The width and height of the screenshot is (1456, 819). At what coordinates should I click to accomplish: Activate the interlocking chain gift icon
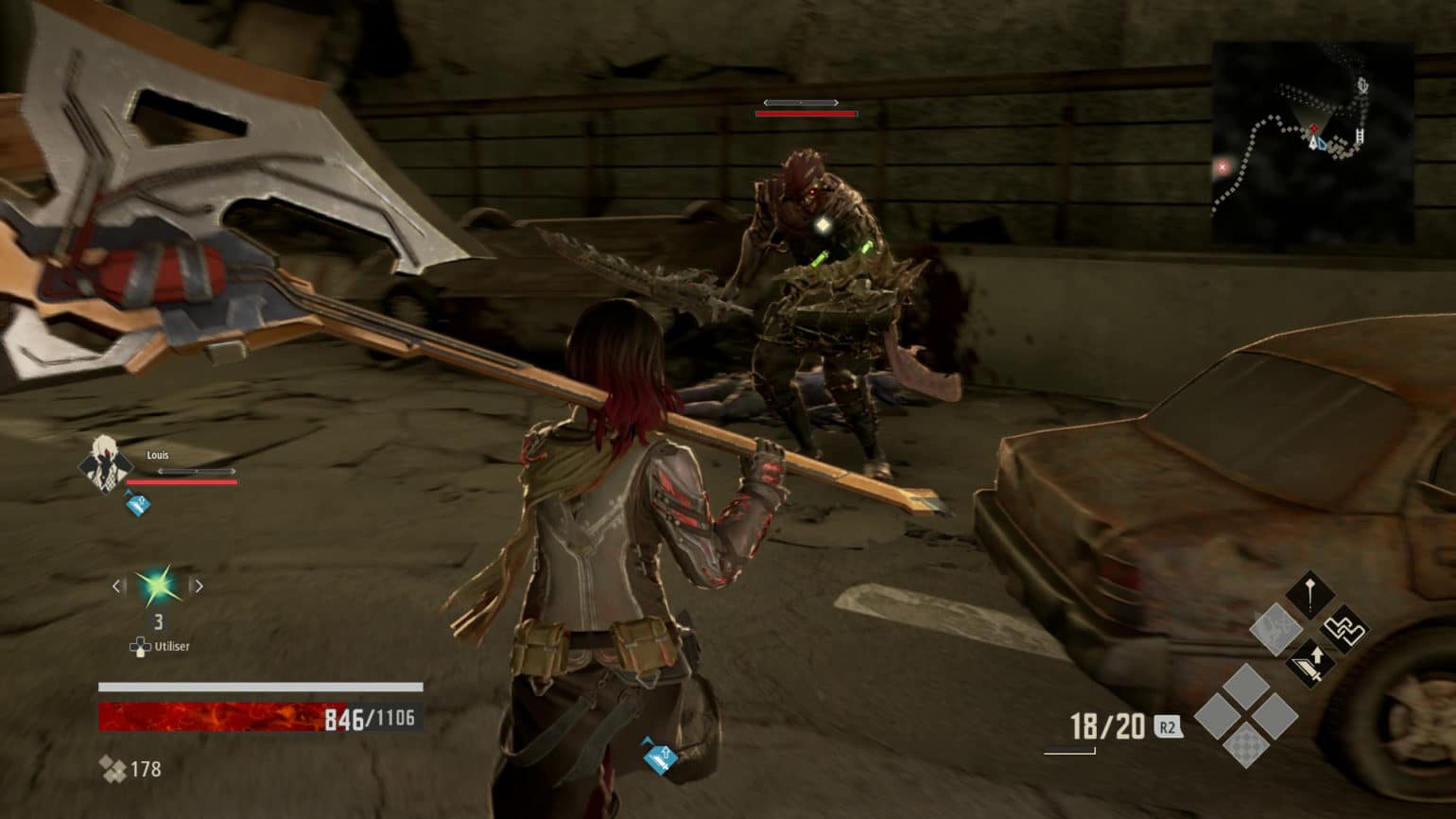click(x=1343, y=629)
